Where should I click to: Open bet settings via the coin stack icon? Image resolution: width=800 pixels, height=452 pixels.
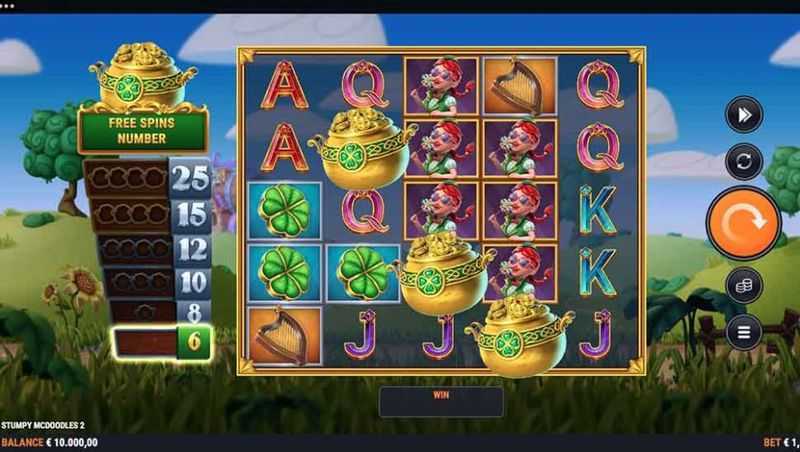pyautogui.click(x=743, y=285)
